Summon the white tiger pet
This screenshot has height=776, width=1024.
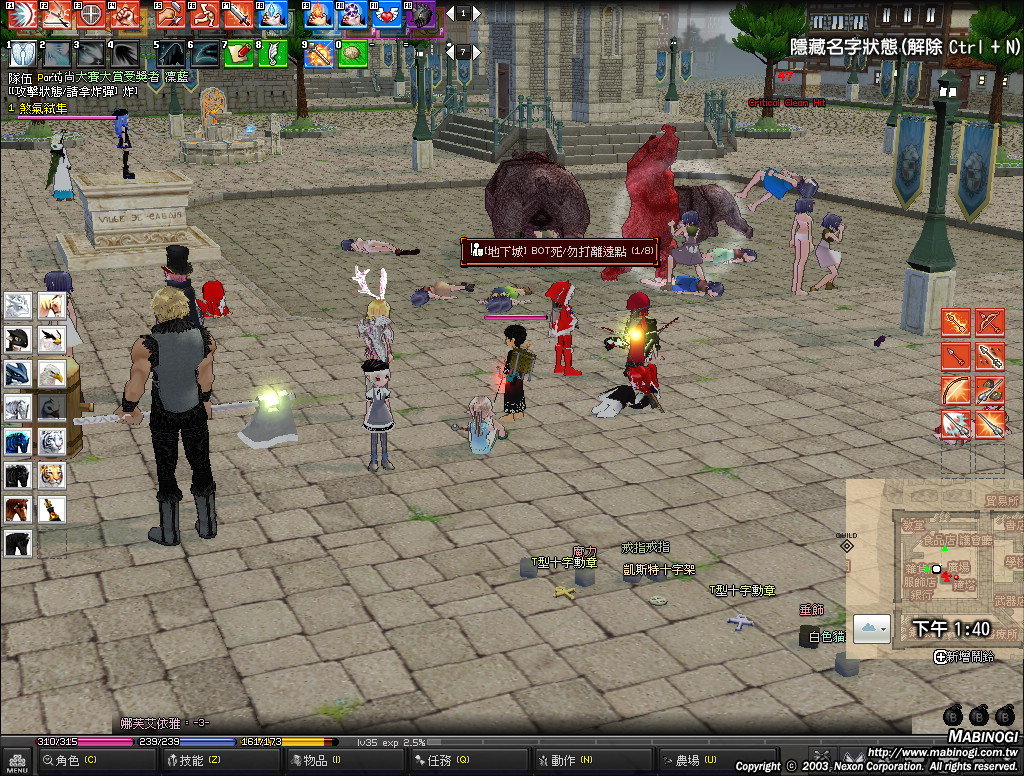(x=52, y=441)
